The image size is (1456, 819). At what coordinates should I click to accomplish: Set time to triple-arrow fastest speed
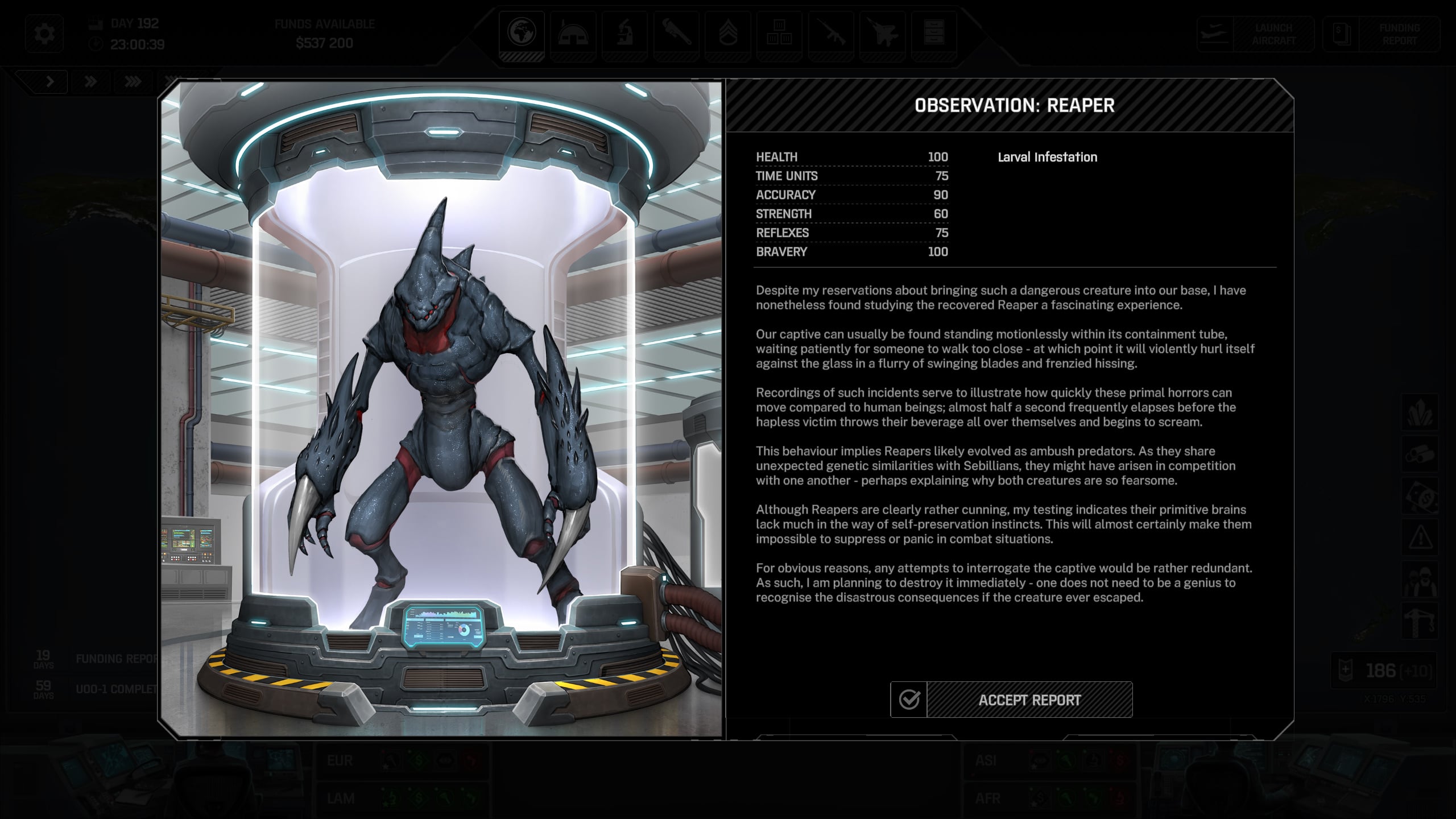tap(133, 82)
